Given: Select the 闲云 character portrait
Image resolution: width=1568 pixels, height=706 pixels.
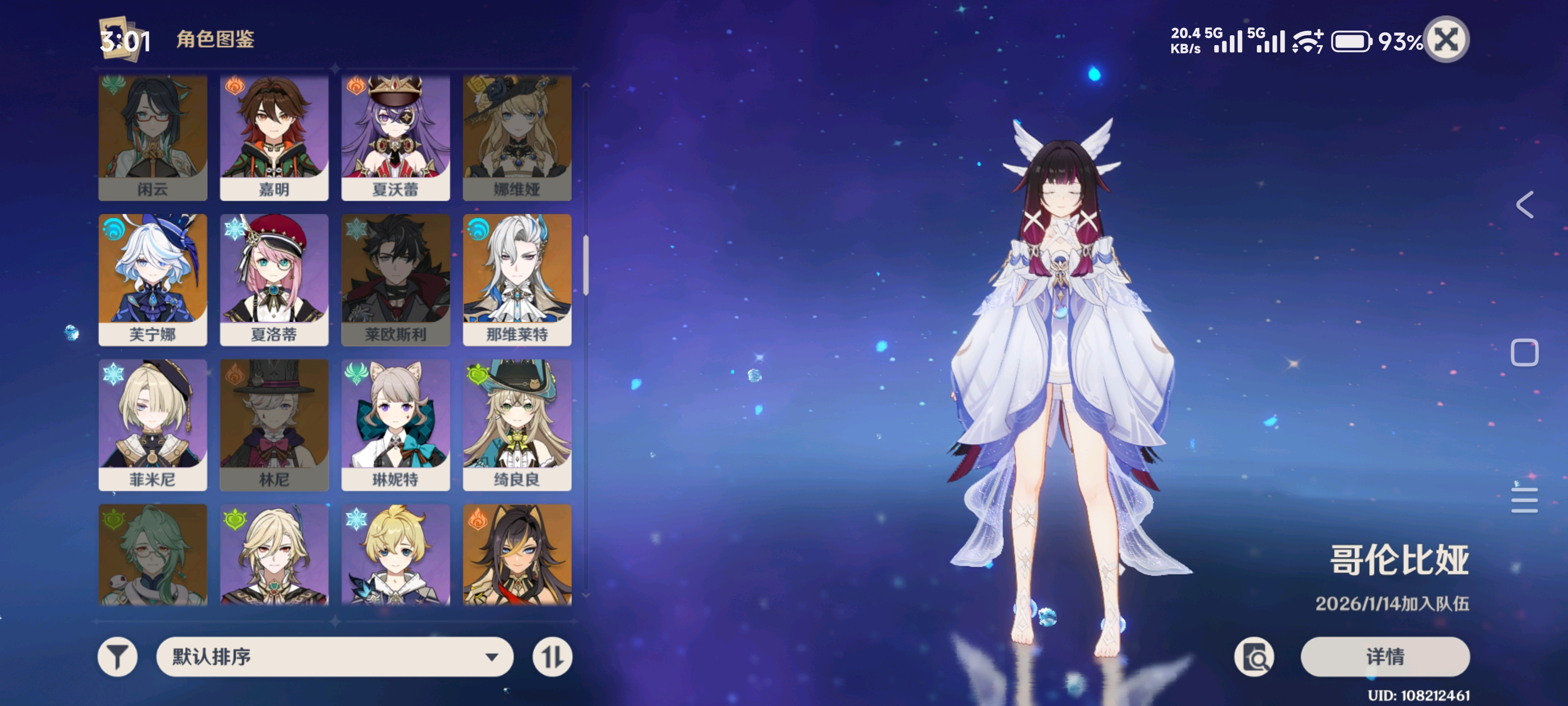Looking at the screenshot, I should (153, 138).
